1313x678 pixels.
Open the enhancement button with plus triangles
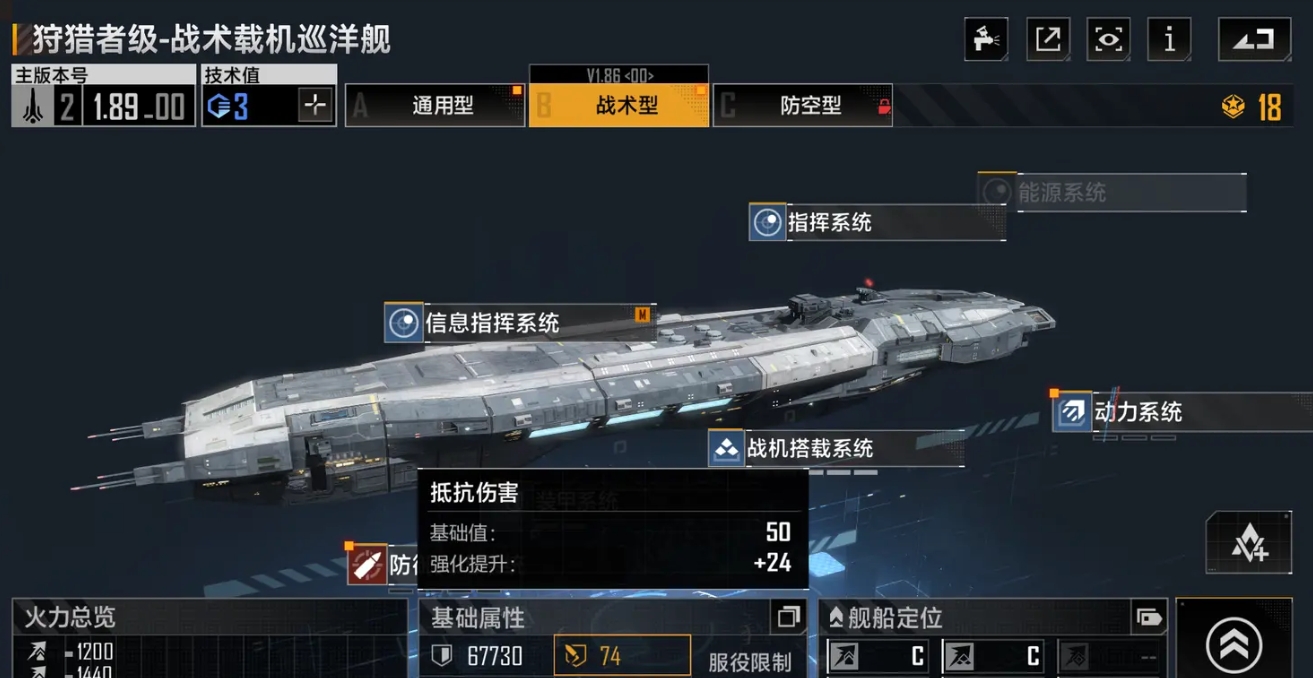tap(1248, 543)
